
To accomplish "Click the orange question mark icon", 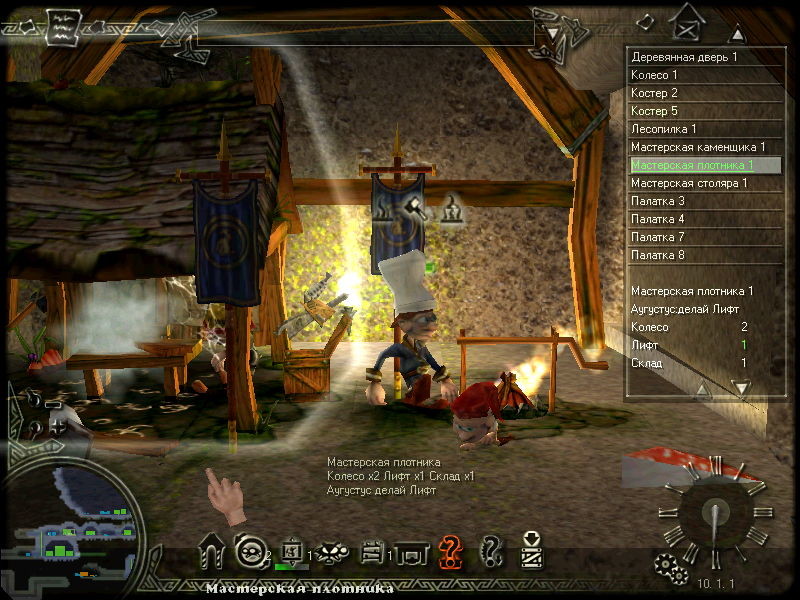I will pyautogui.click(x=452, y=549).
